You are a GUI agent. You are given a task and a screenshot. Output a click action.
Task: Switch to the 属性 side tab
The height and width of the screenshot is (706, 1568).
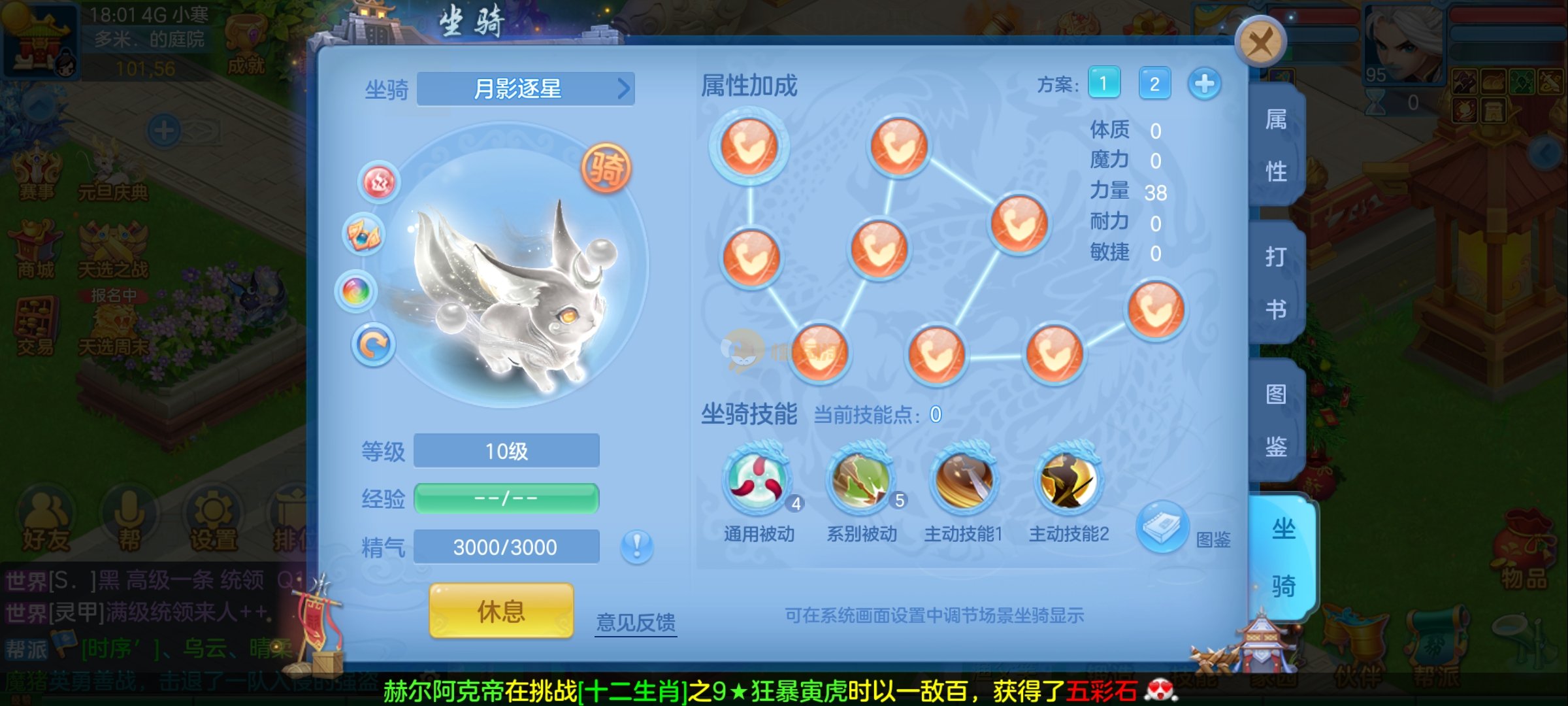(1276, 145)
